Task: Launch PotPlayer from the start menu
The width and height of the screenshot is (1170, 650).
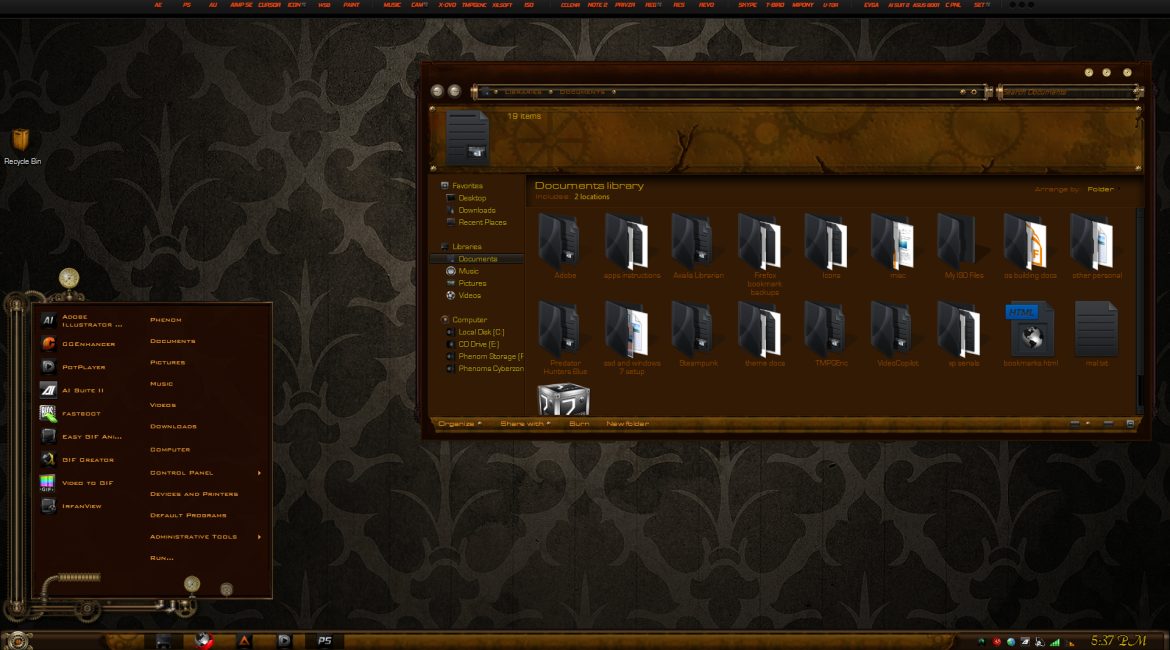Action: 82,367
